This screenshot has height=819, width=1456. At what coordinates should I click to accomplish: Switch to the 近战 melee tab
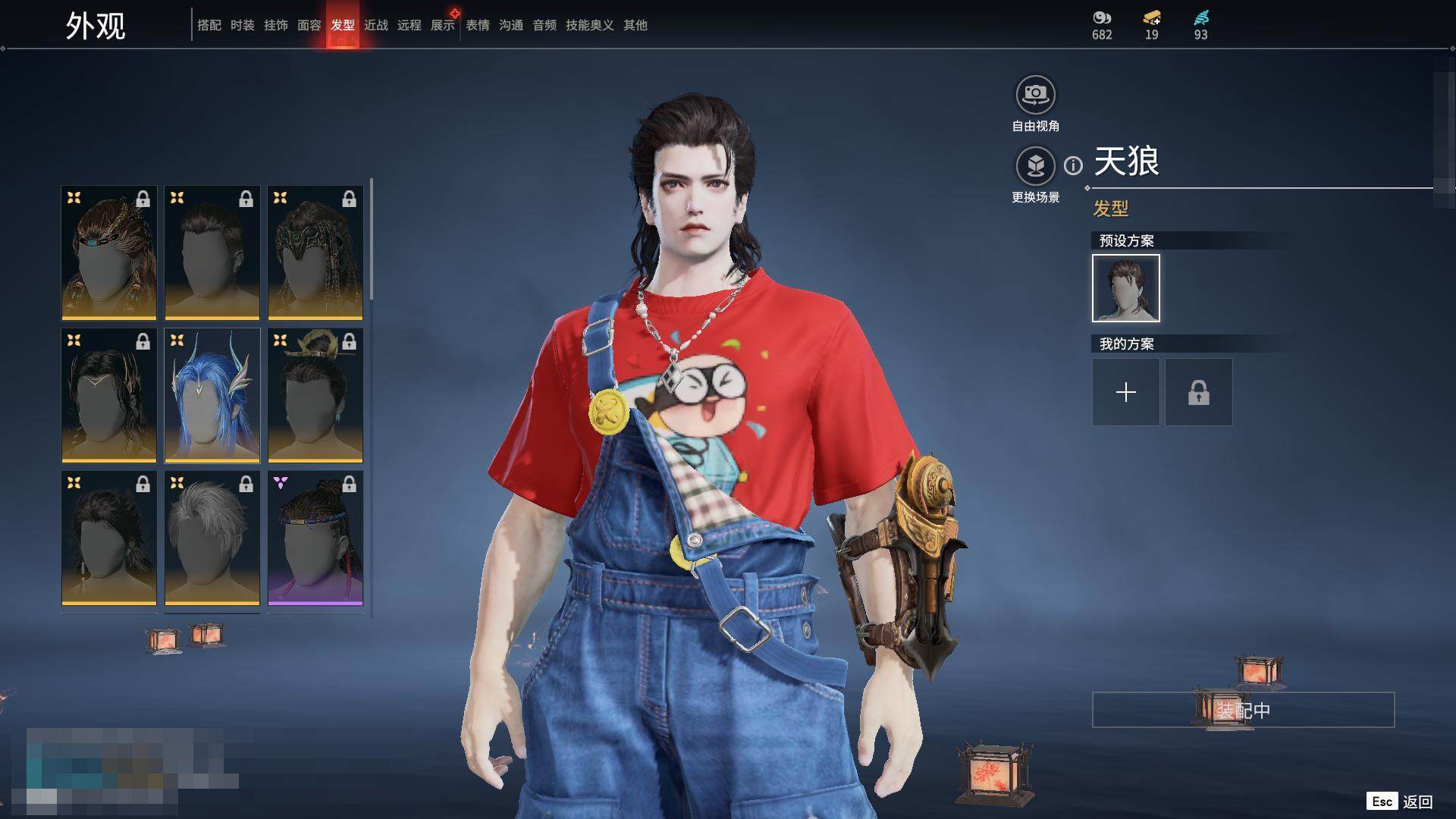coord(376,25)
